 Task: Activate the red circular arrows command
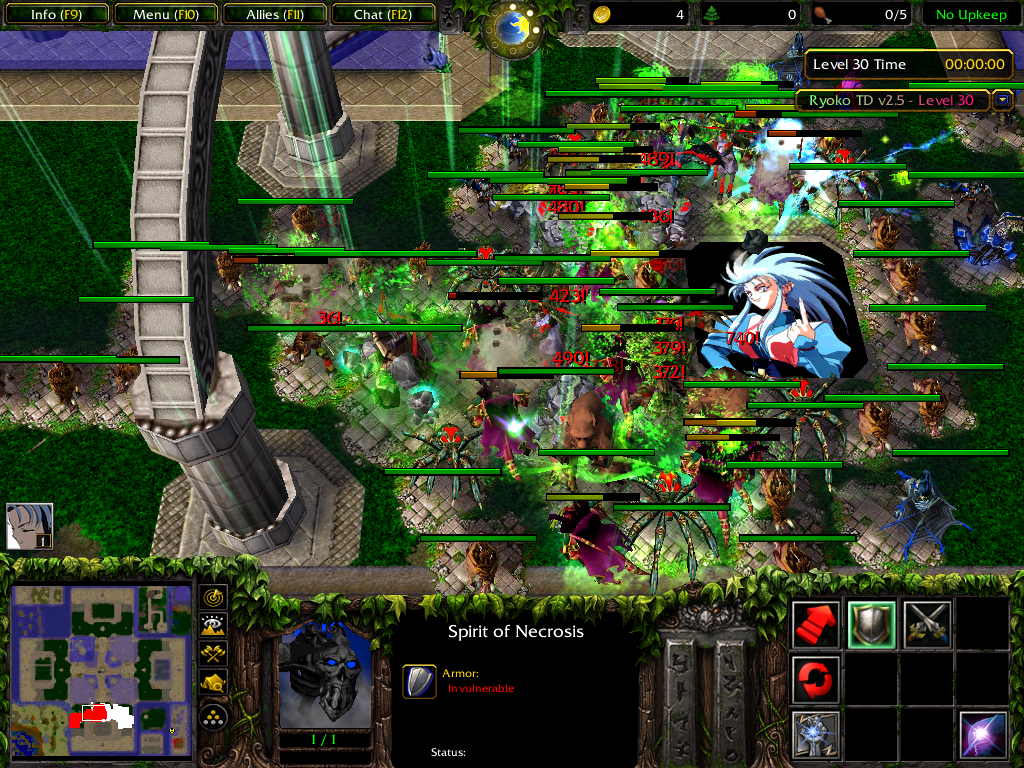pos(815,679)
